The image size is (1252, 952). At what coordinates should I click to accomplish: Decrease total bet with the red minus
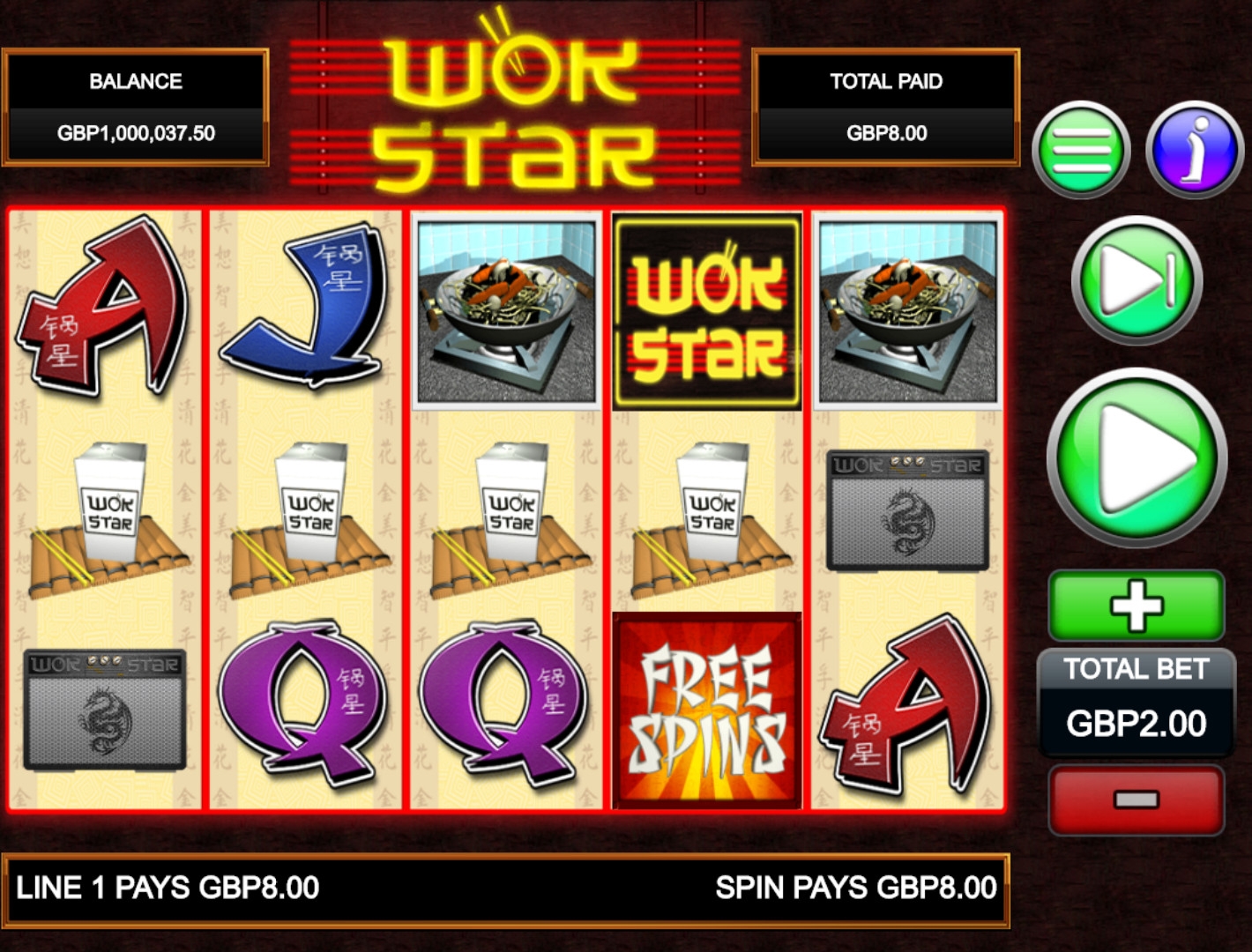click(1136, 800)
